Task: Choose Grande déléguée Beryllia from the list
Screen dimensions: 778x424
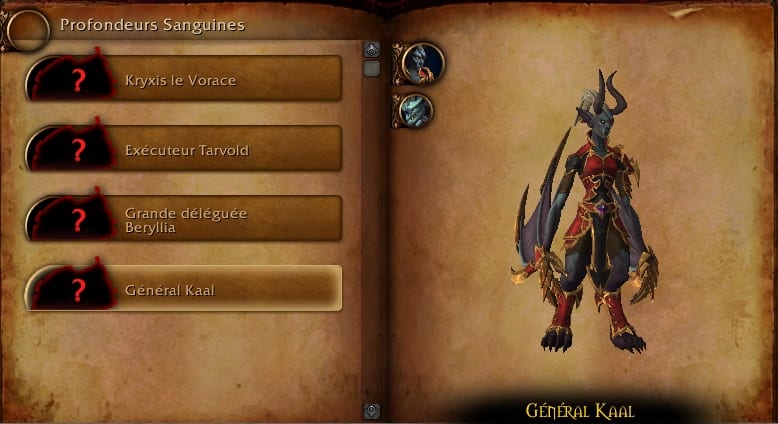Action: [x=185, y=219]
